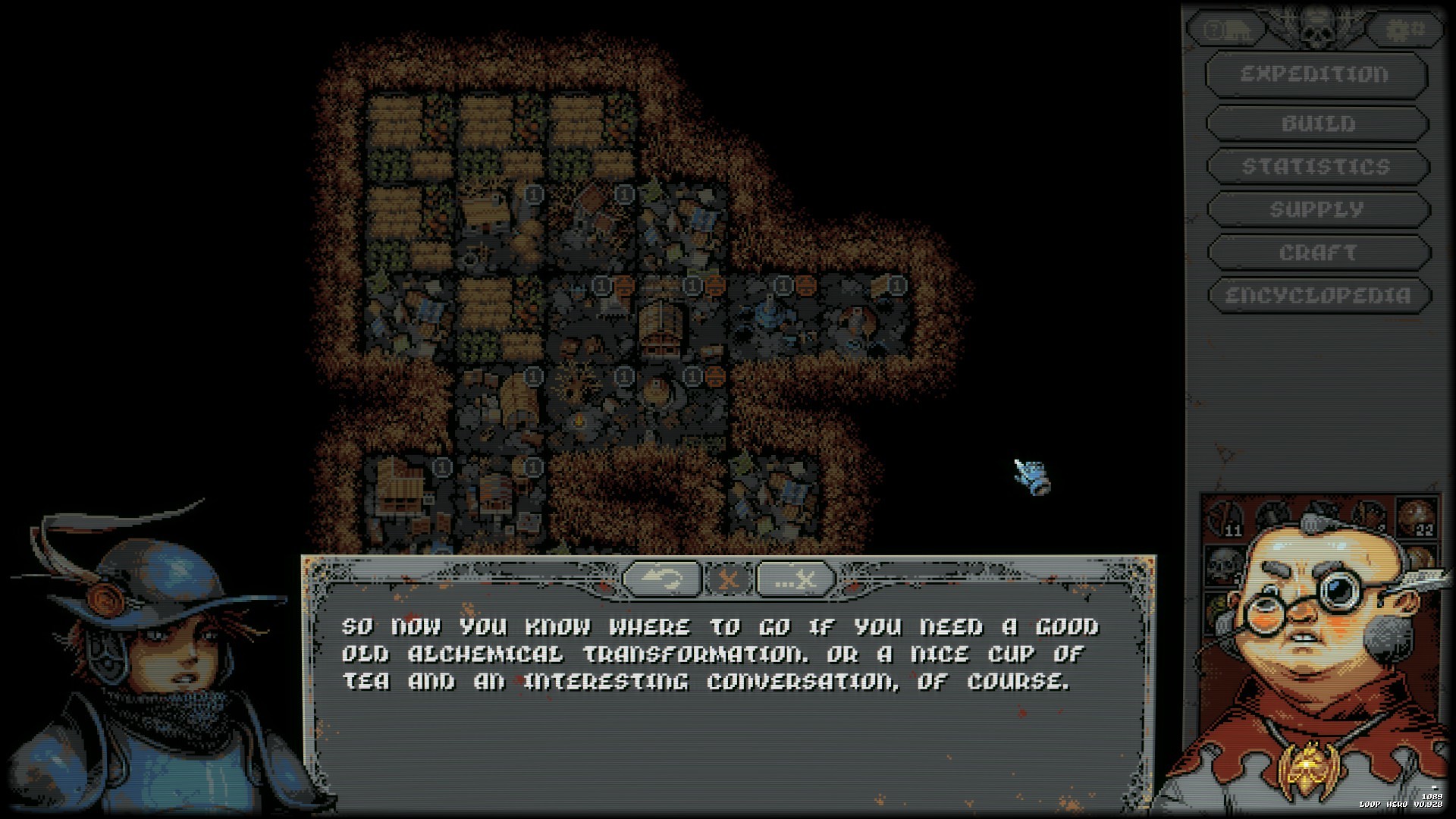Click the scrap metal resource icon
The height and width of the screenshot is (819, 1456).
point(1321,516)
